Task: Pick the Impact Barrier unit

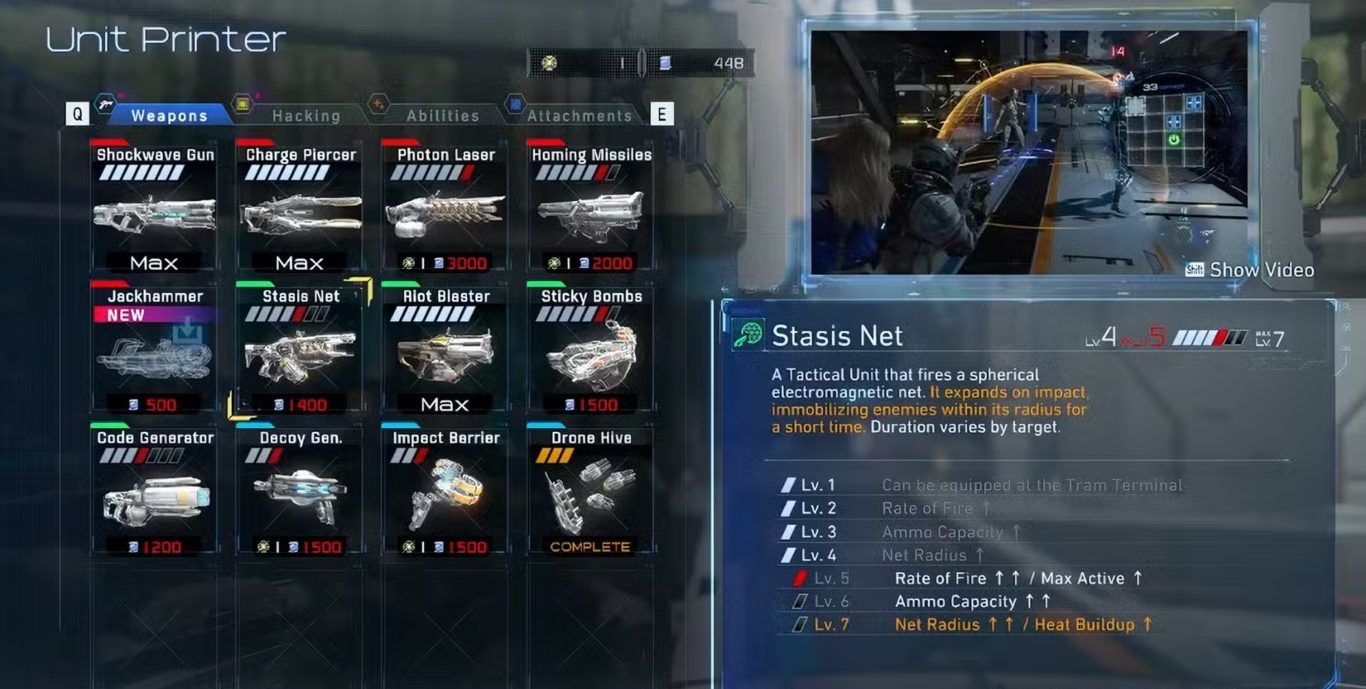Action: click(x=445, y=492)
